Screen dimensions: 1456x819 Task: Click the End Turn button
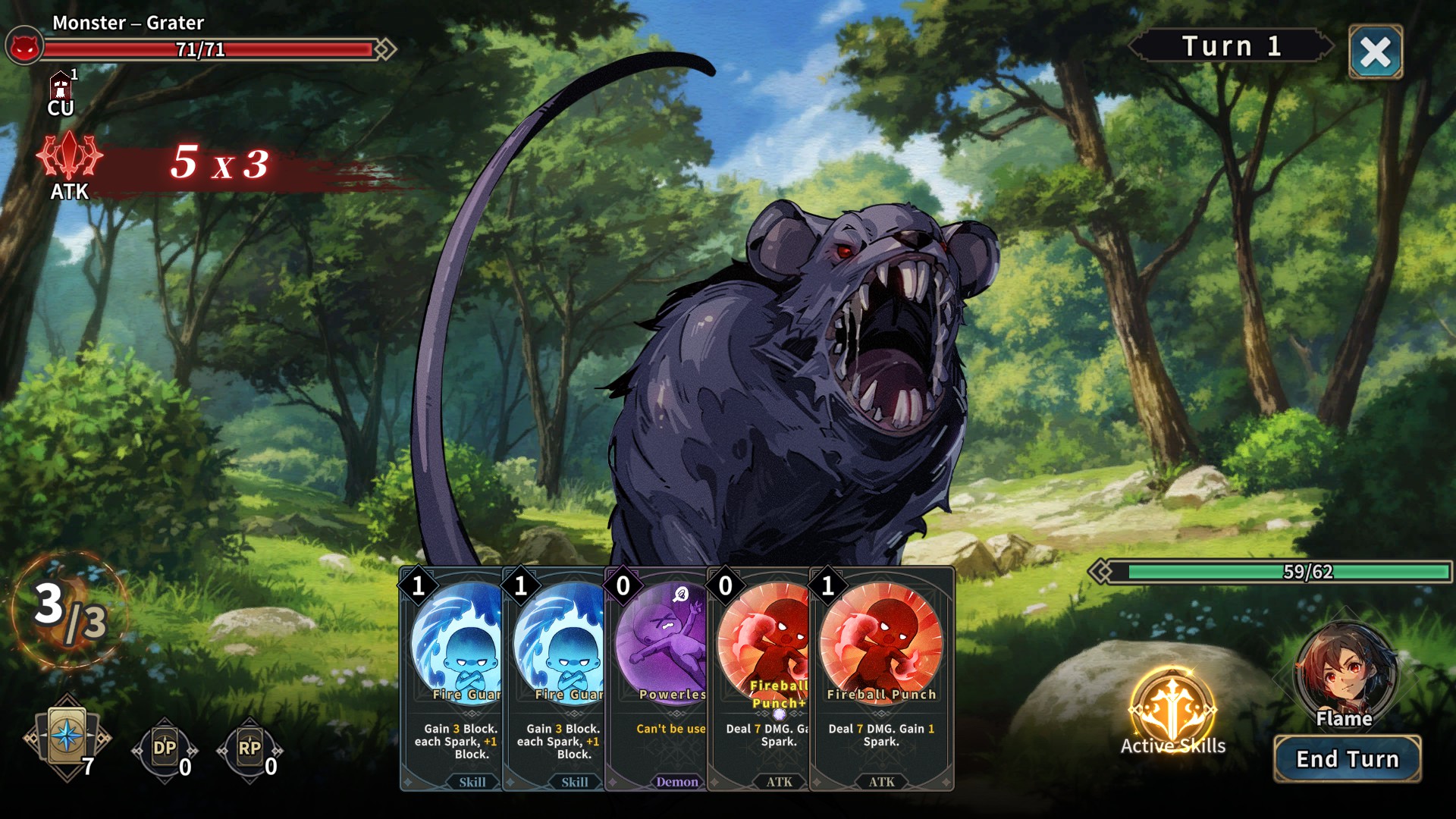coord(1347,759)
